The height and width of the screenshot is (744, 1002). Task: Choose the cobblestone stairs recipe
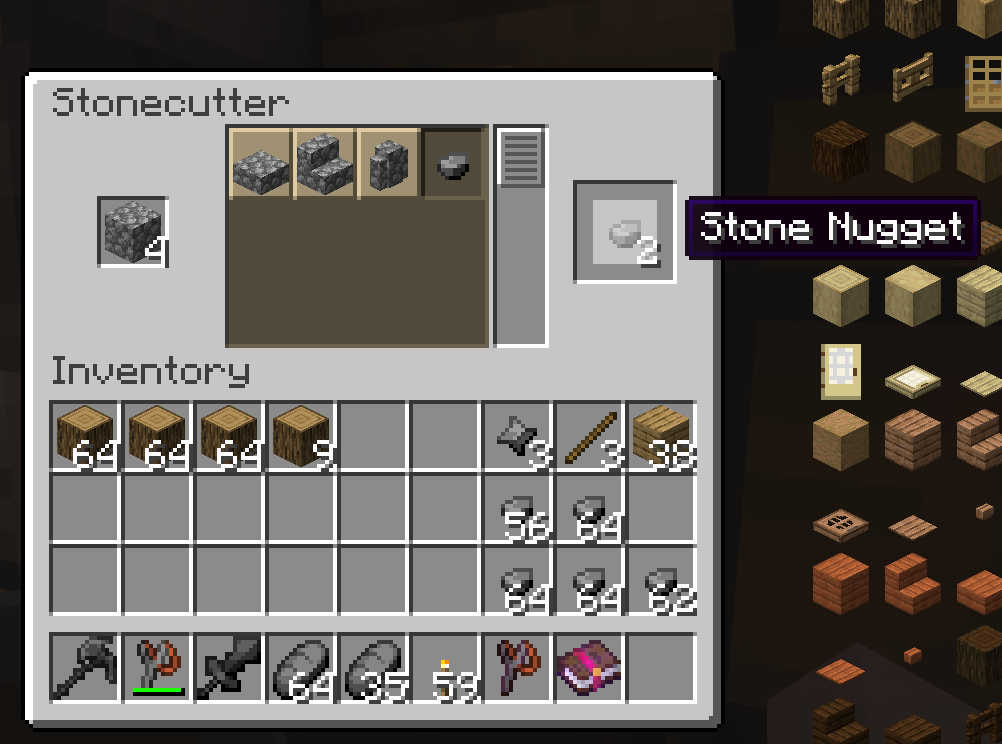point(325,163)
